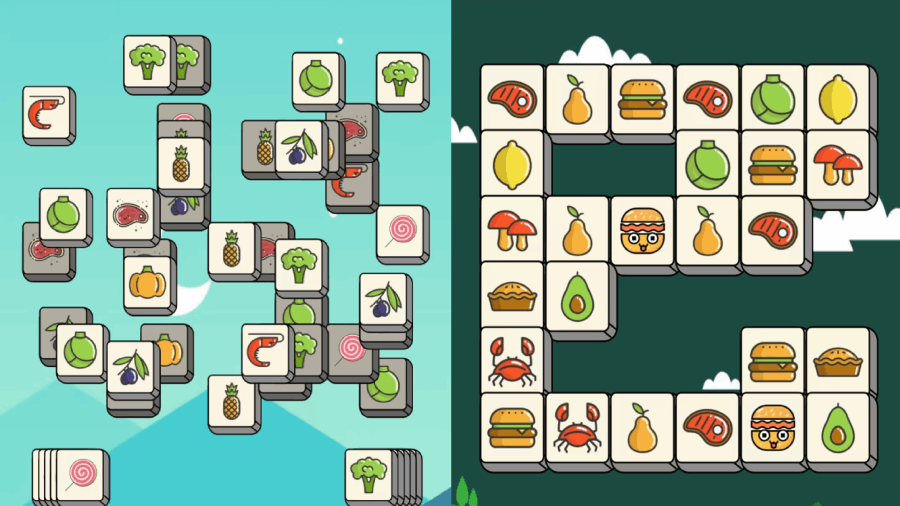The height and width of the screenshot is (506, 900).
Task: Choose the crab tile between burger and pear
Action: click(577, 425)
